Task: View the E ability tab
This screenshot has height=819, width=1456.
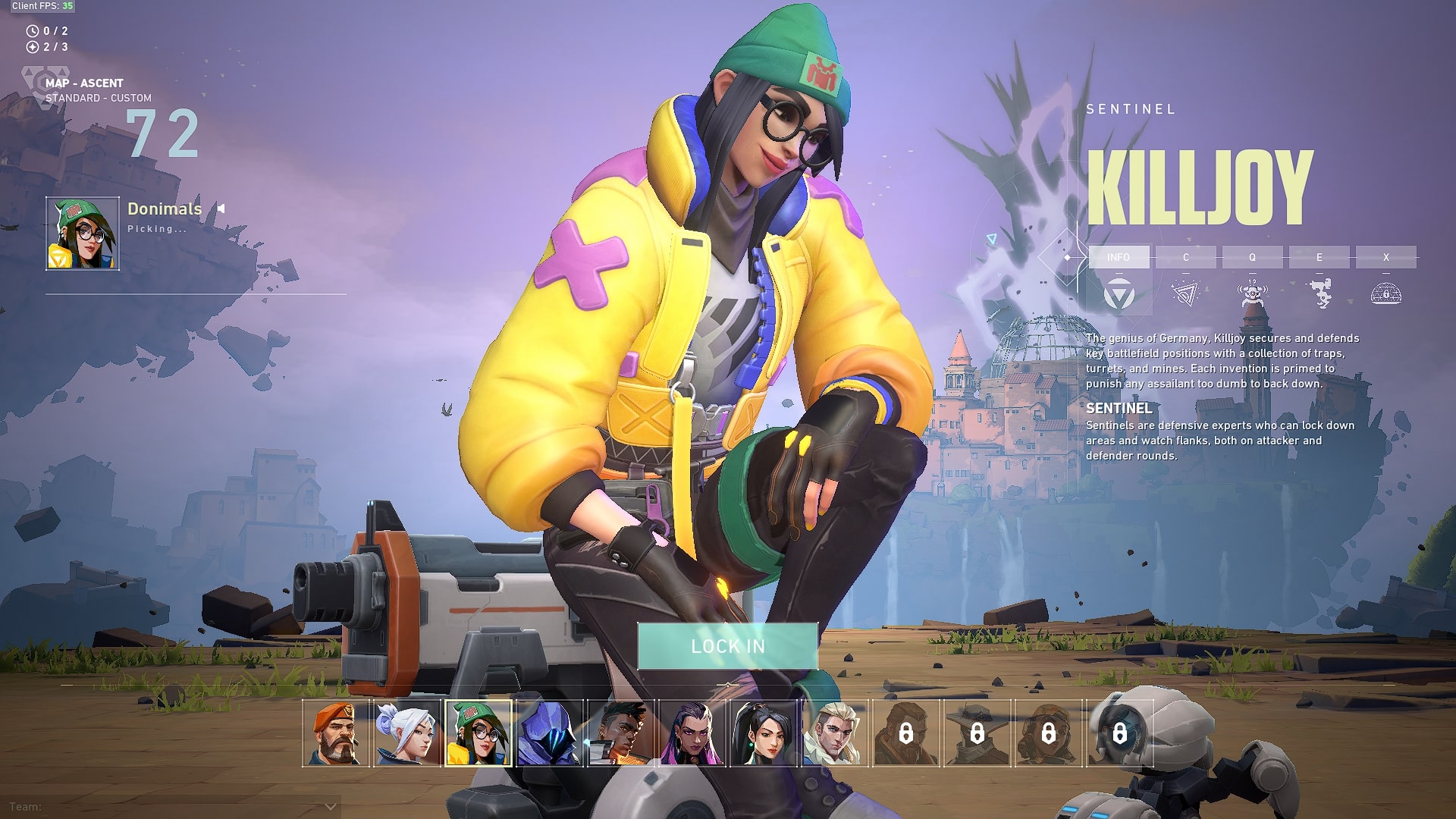Action: [x=1319, y=257]
